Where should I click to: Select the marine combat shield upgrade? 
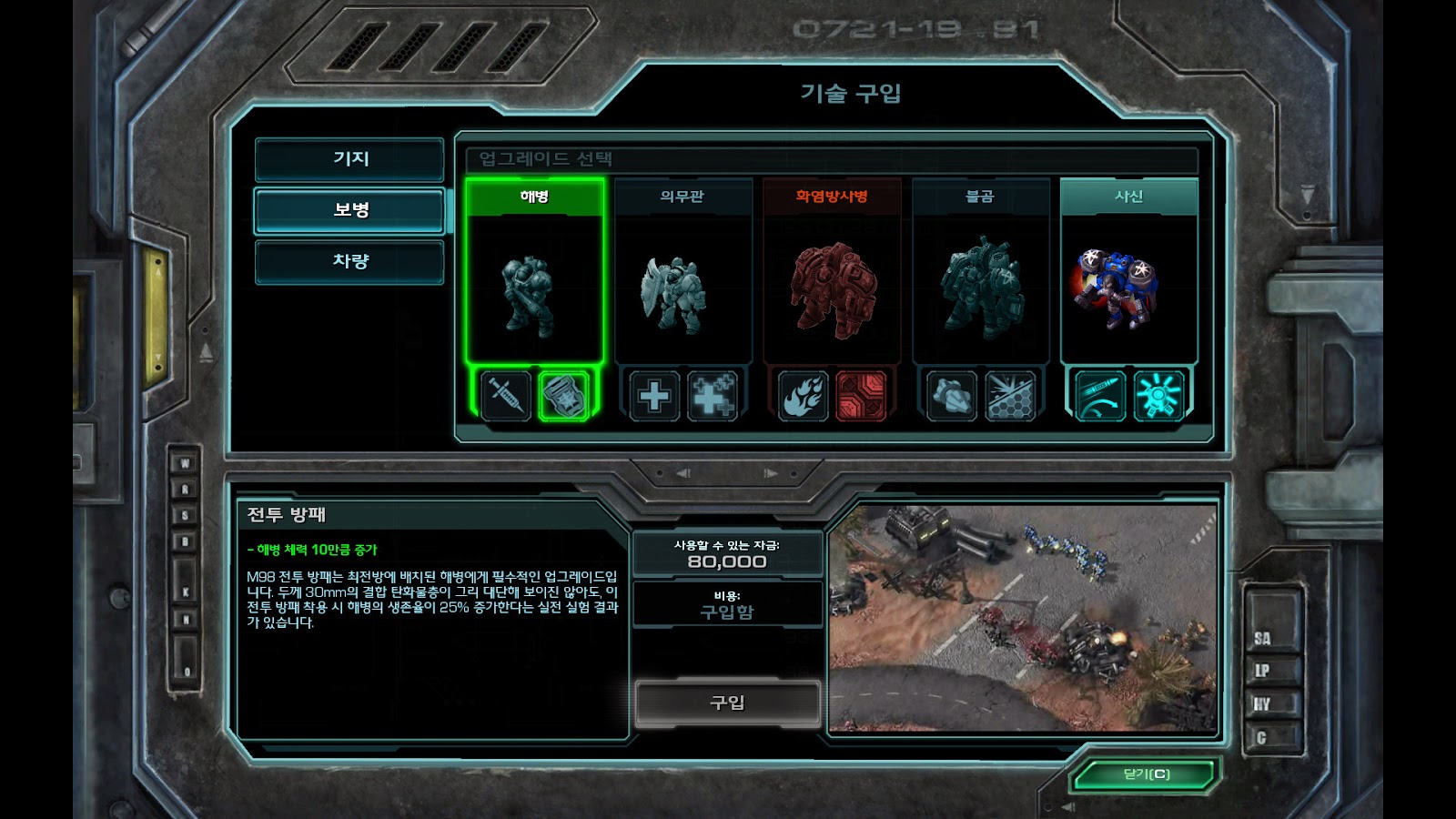564,396
